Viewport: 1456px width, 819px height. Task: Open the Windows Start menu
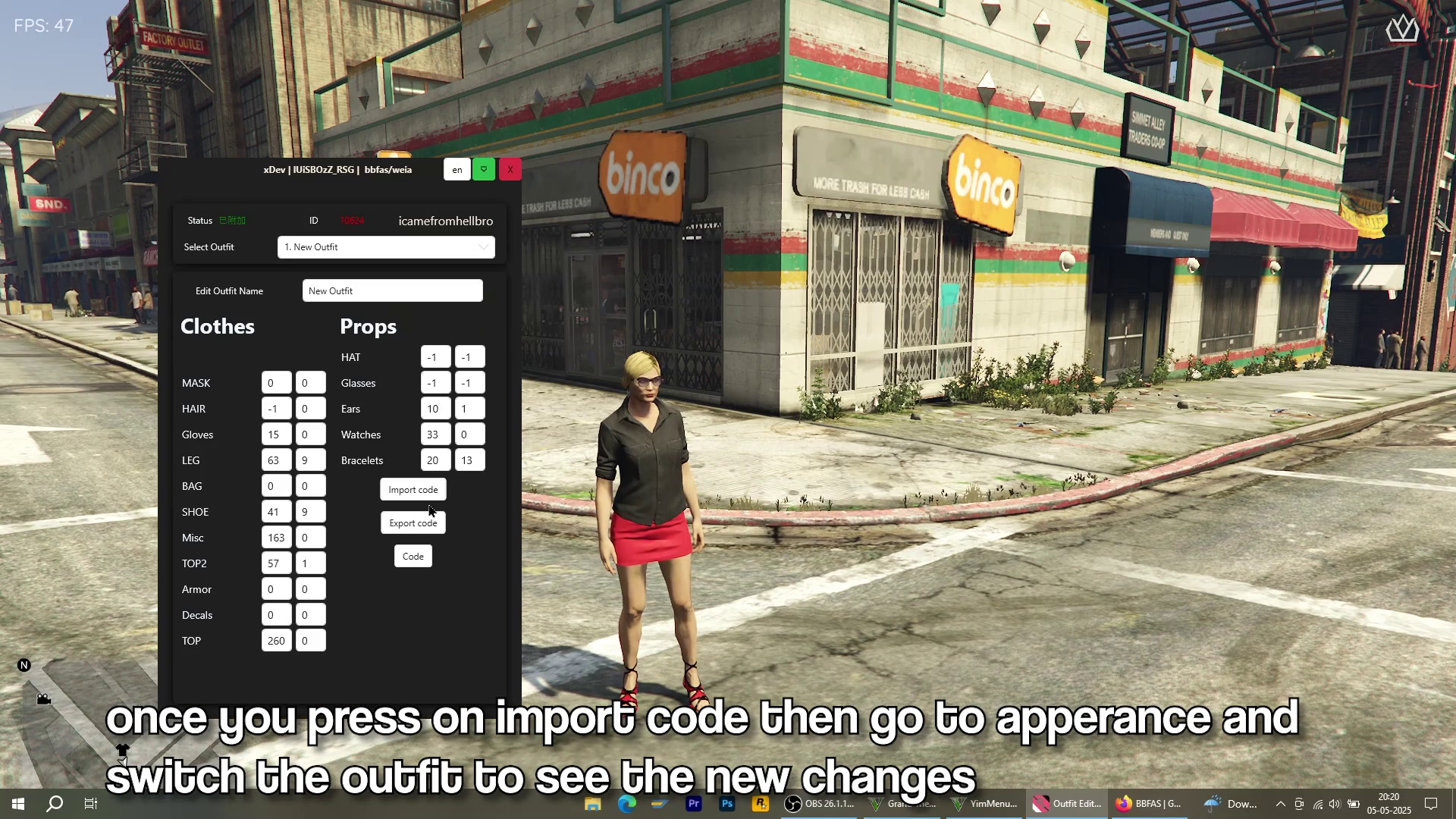click(x=18, y=804)
